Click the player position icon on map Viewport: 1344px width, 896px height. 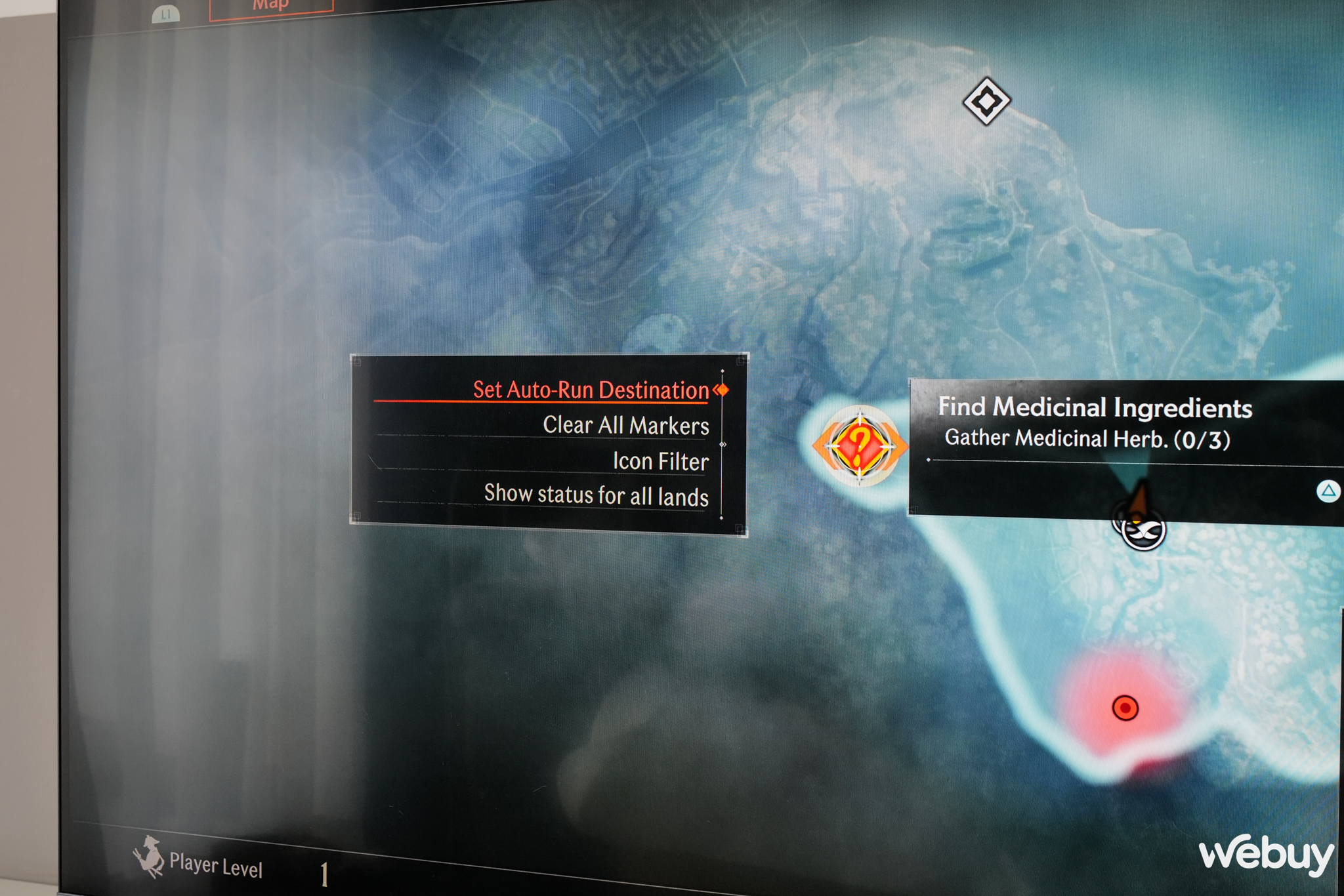pyautogui.click(x=1143, y=529)
